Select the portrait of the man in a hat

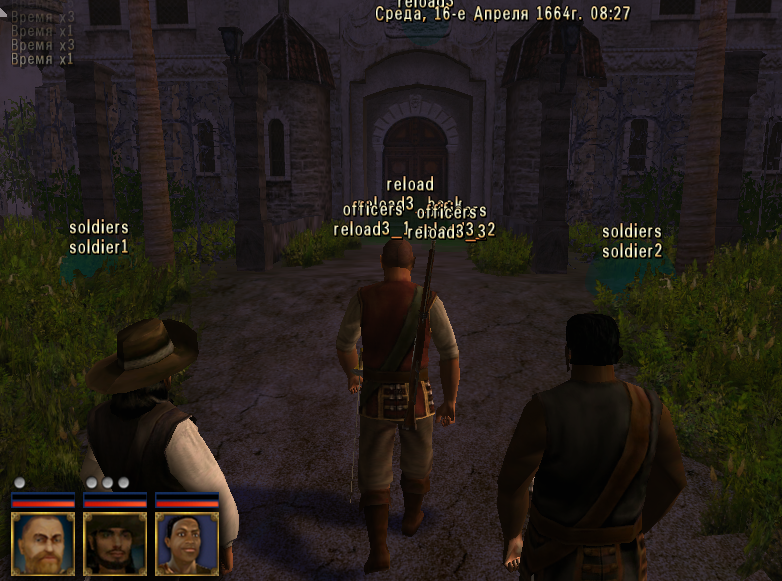click(115, 543)
